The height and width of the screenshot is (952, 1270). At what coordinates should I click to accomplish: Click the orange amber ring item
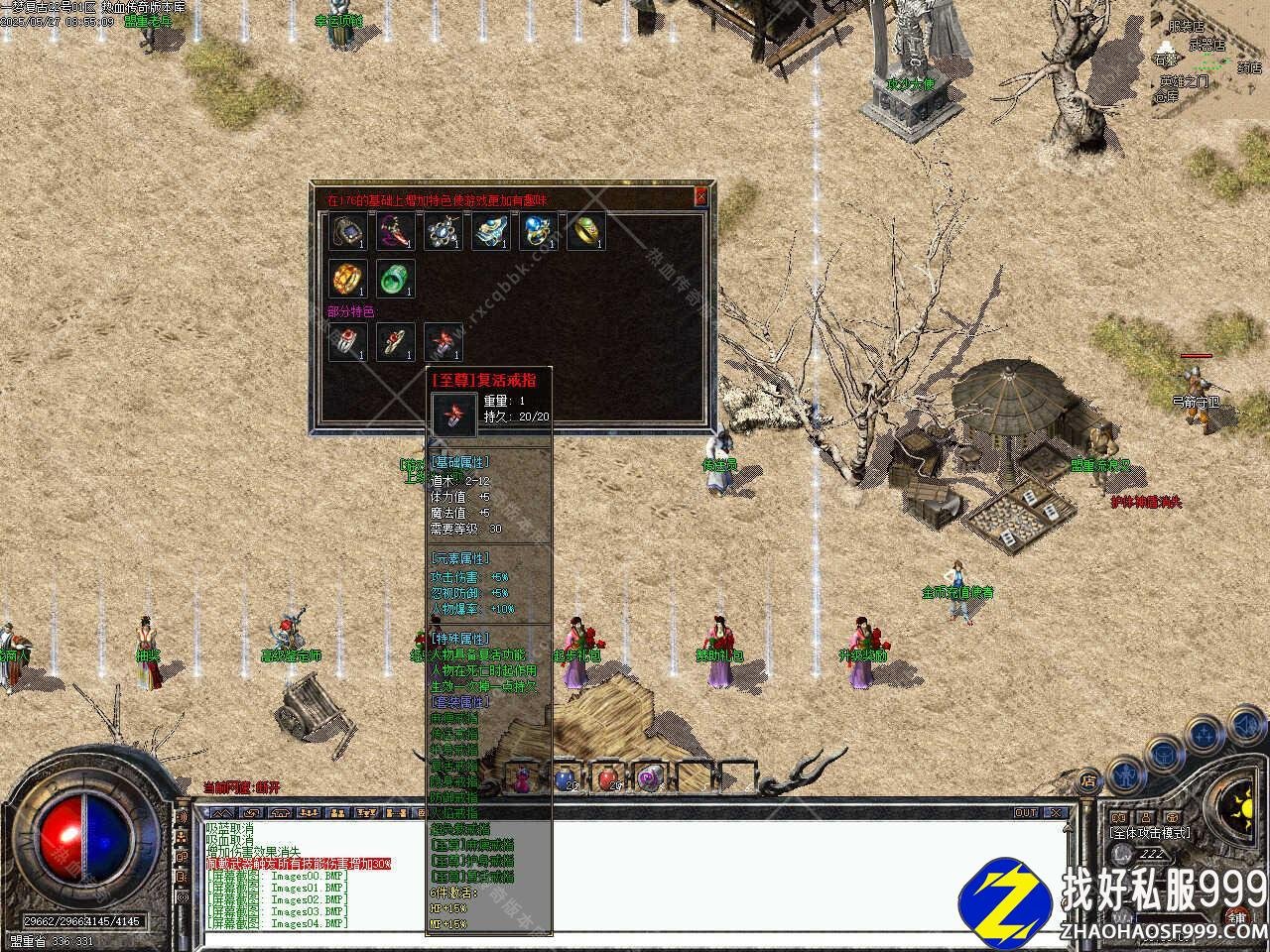[347, 279]
